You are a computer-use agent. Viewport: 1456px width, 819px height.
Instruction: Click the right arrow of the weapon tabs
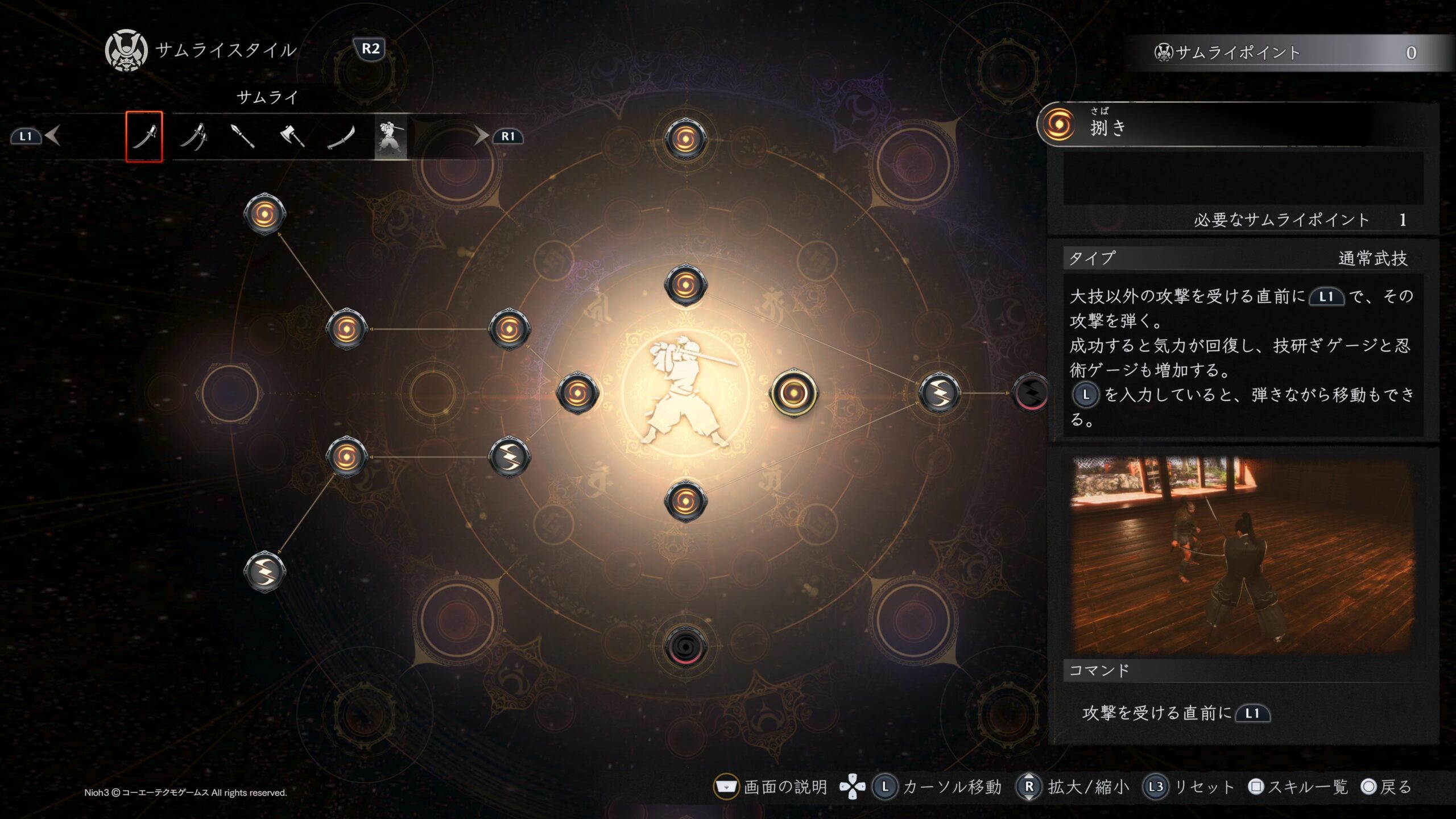tap(481, 136)
